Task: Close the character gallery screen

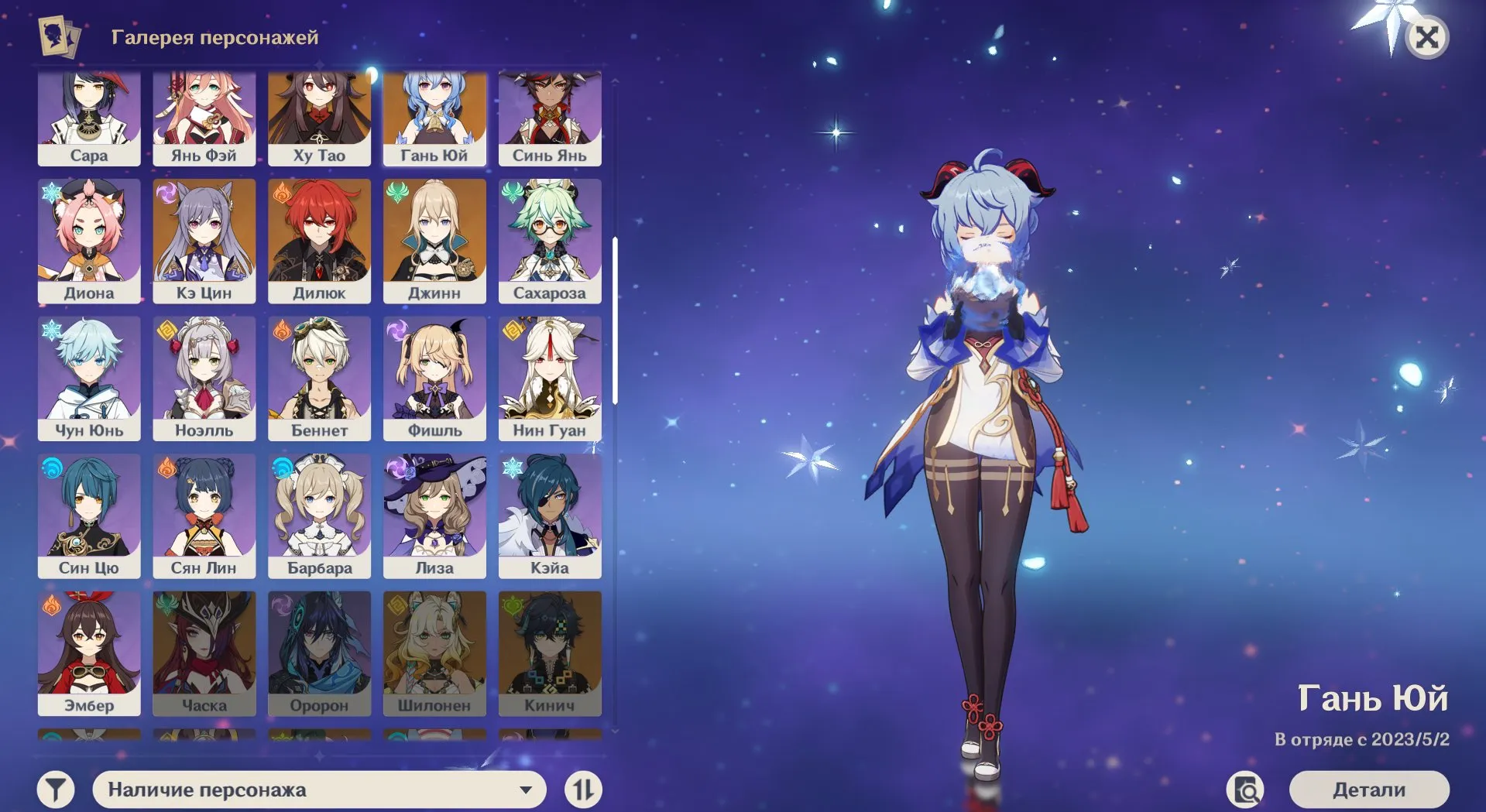Action: coord(1426,37)
